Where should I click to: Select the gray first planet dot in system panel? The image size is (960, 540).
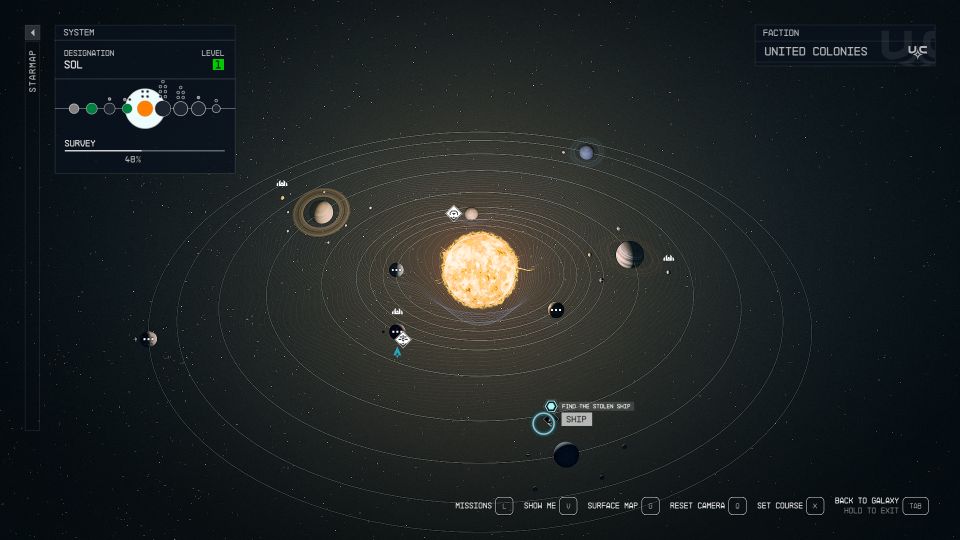pyautogui.click(x=74, y=108)
